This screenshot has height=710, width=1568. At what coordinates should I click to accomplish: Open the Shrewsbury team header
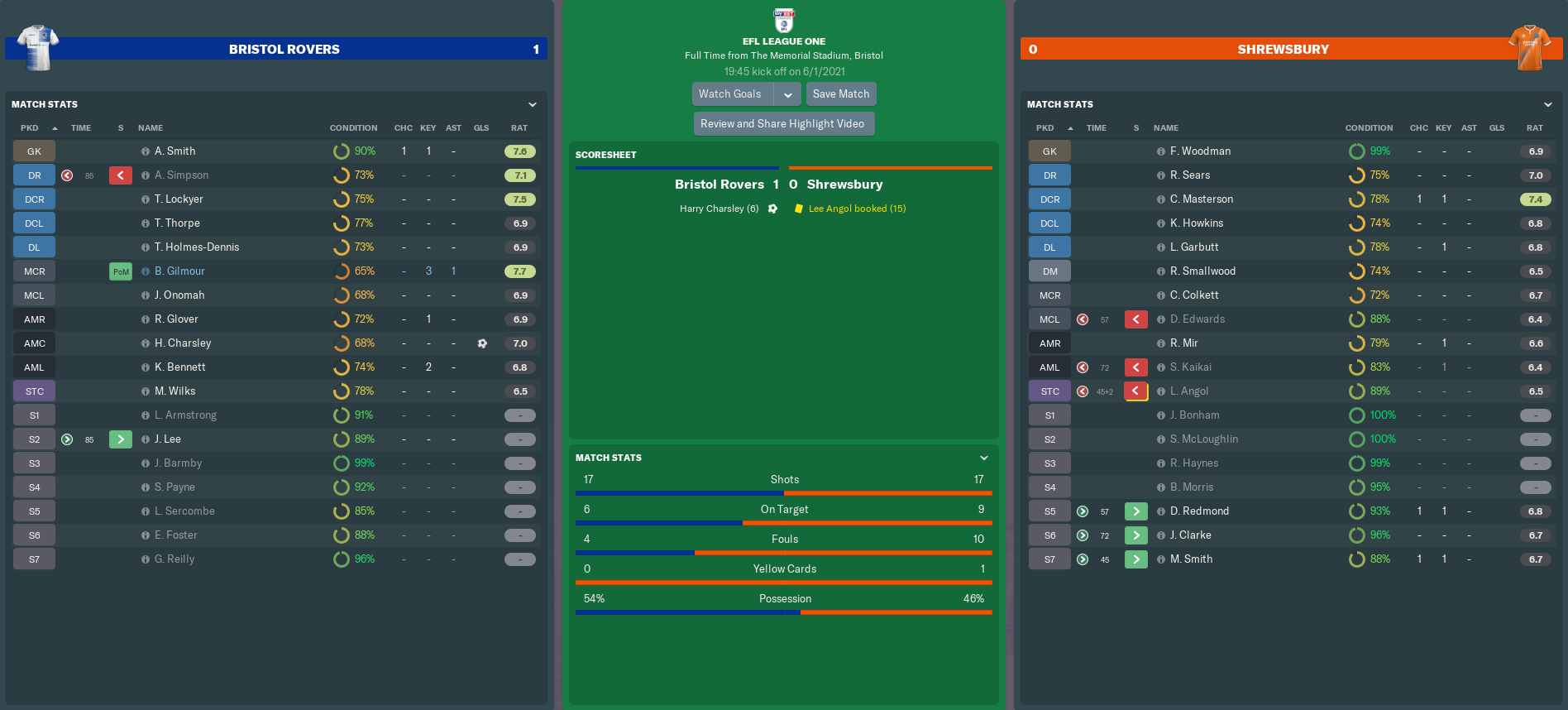pyautogui.click(x=1283, y=50)
